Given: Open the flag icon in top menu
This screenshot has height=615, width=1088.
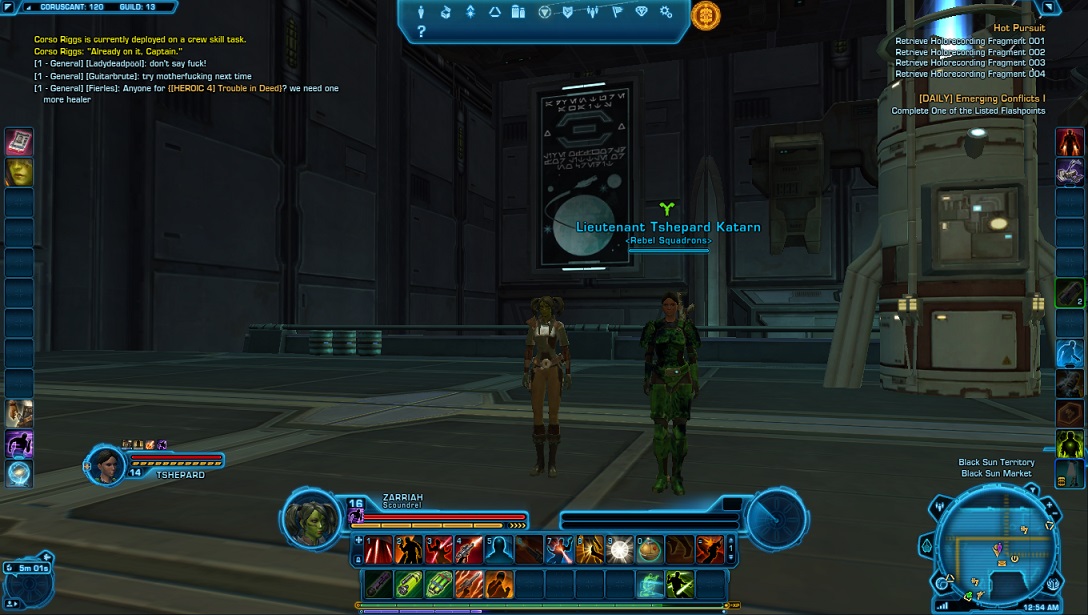Looking at the screenshot, I should [616, 12].
